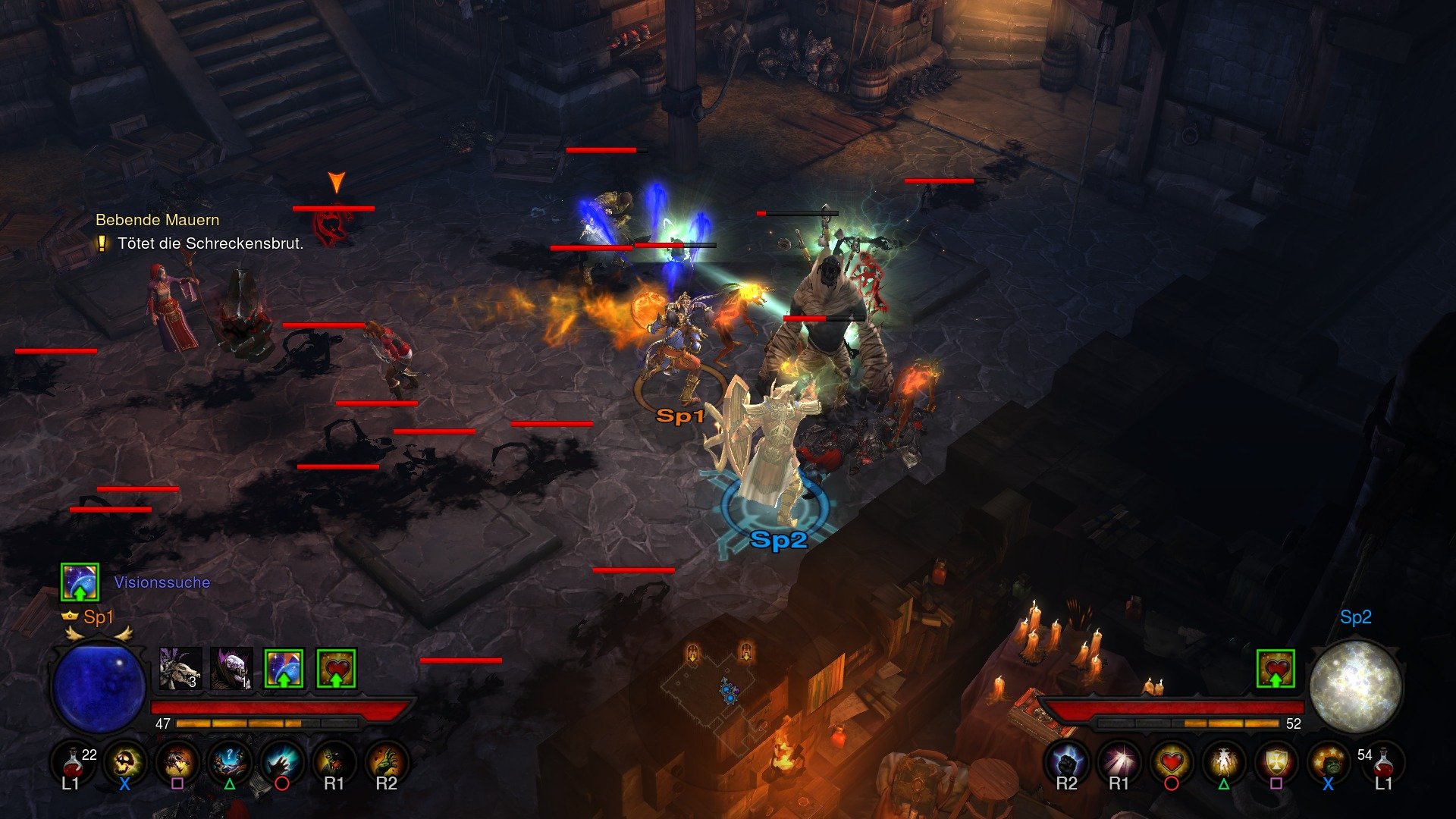The width and height of the screenshot is (1456, 819).
Task: Click Sp1's heart buff above the health bar
Action: click(336, 668)
